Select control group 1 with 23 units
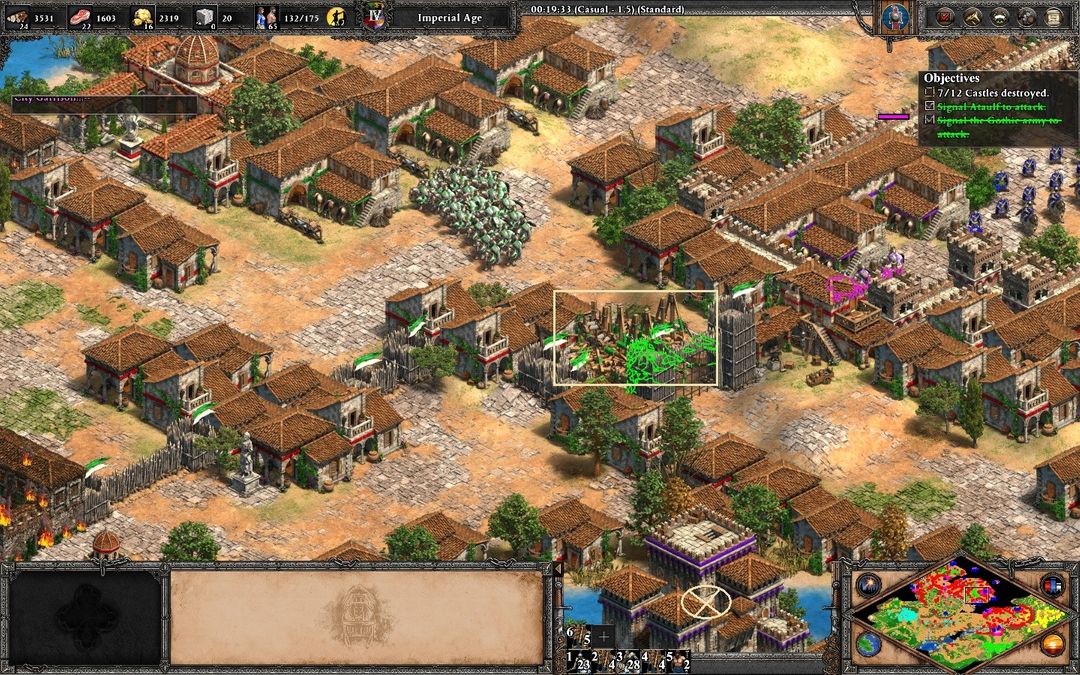Screen dimensions: 1080x675 pos(580,662)
